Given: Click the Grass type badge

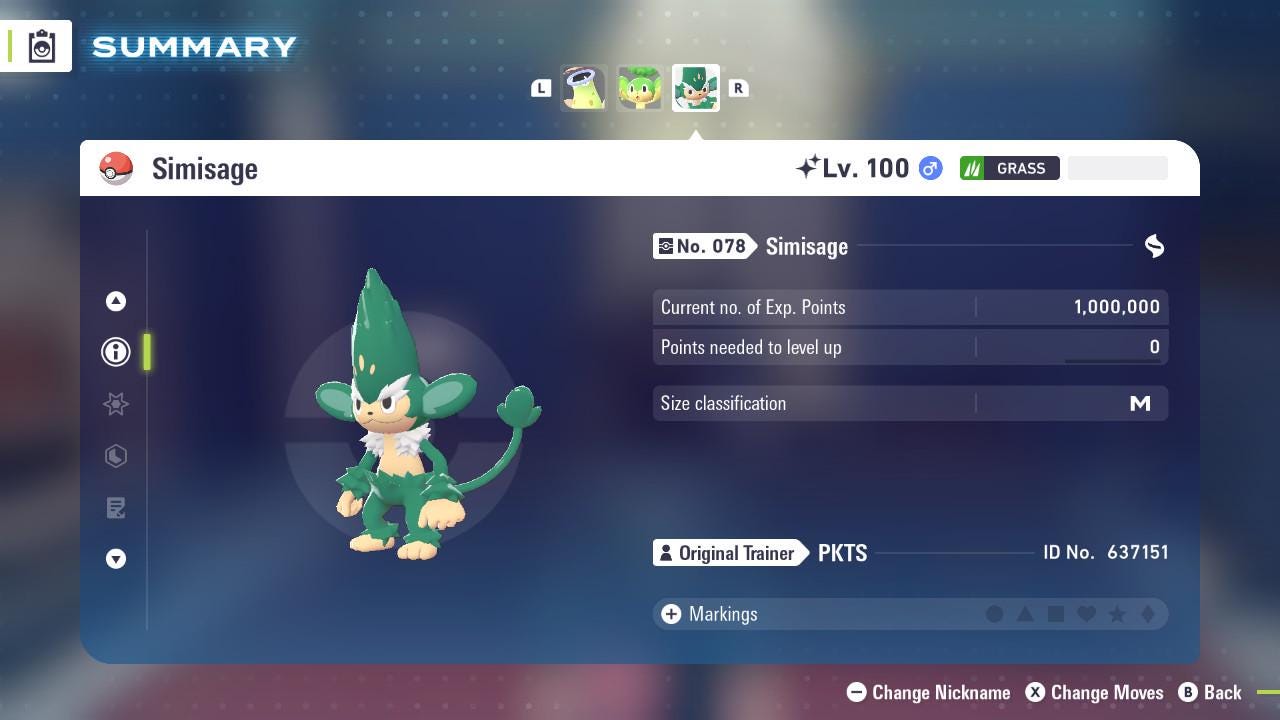Looking at the screenshot, I should (x=1010, y=168).
